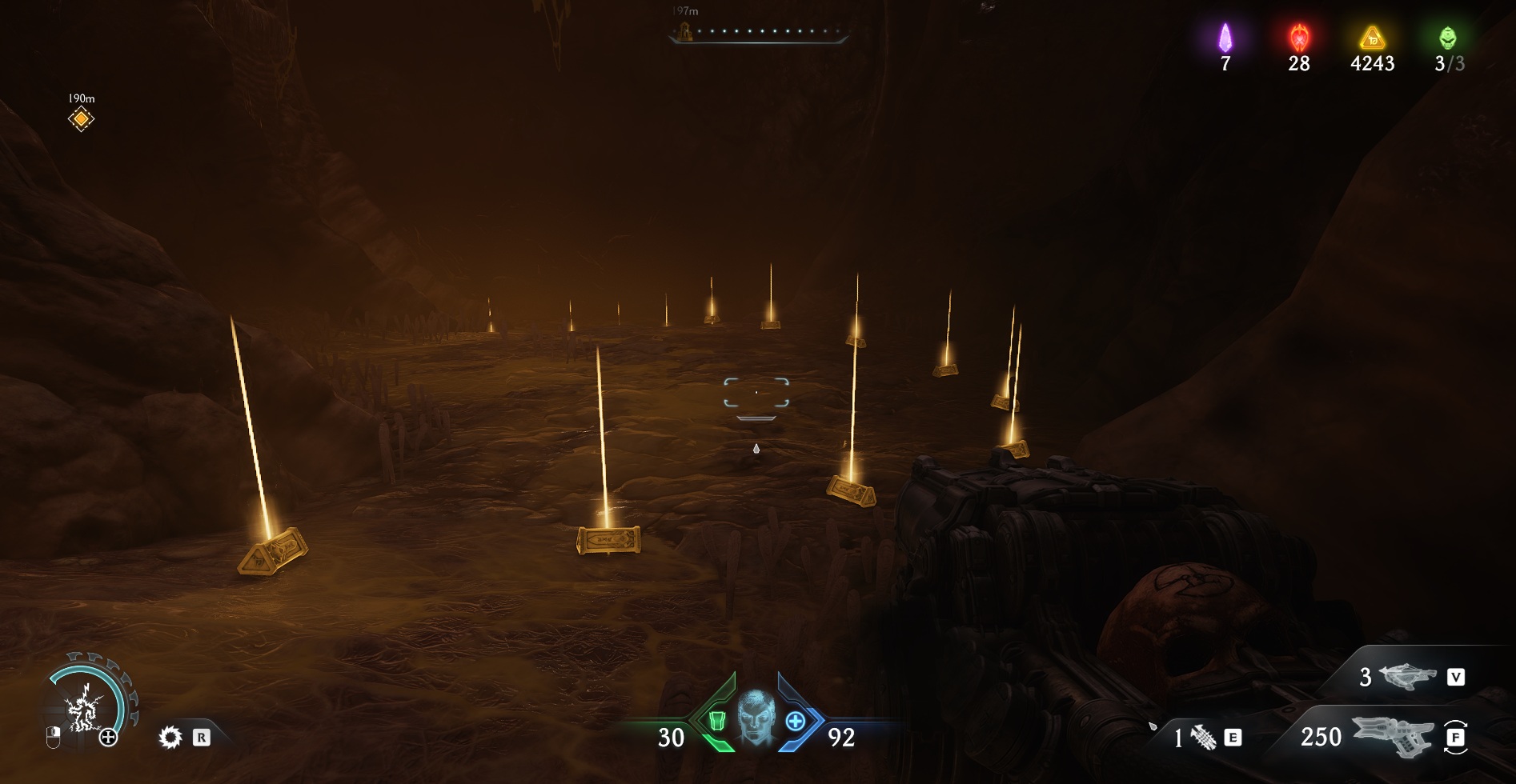Click the orange diamond objective marker
The width and height of the screenshot is (1516, 784).
point(81,119)
